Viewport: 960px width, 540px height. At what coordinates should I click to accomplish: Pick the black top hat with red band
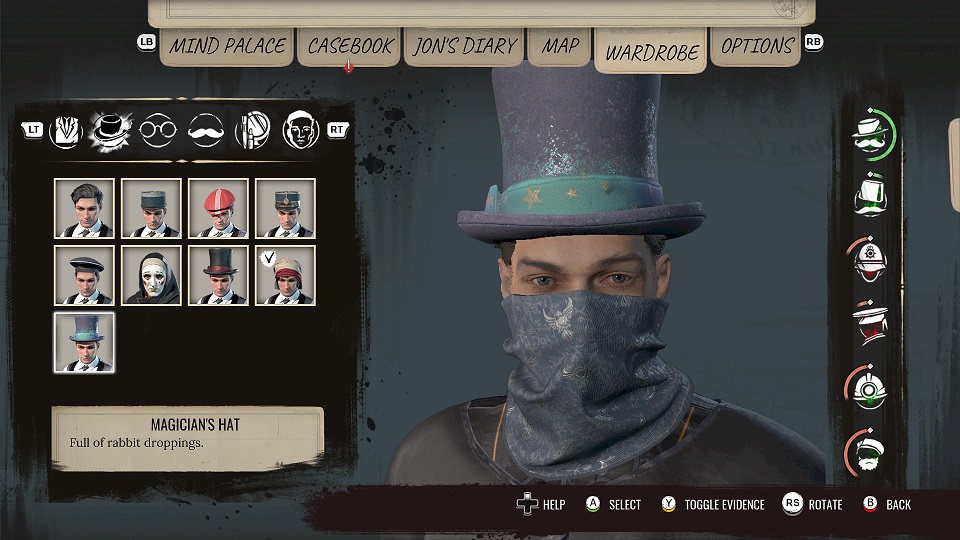(218, 275)
